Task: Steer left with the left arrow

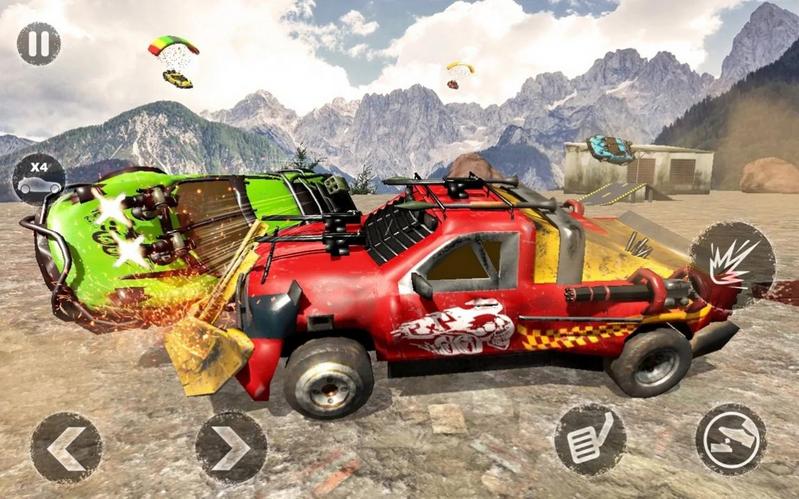Action: click(x=66, y=447)
